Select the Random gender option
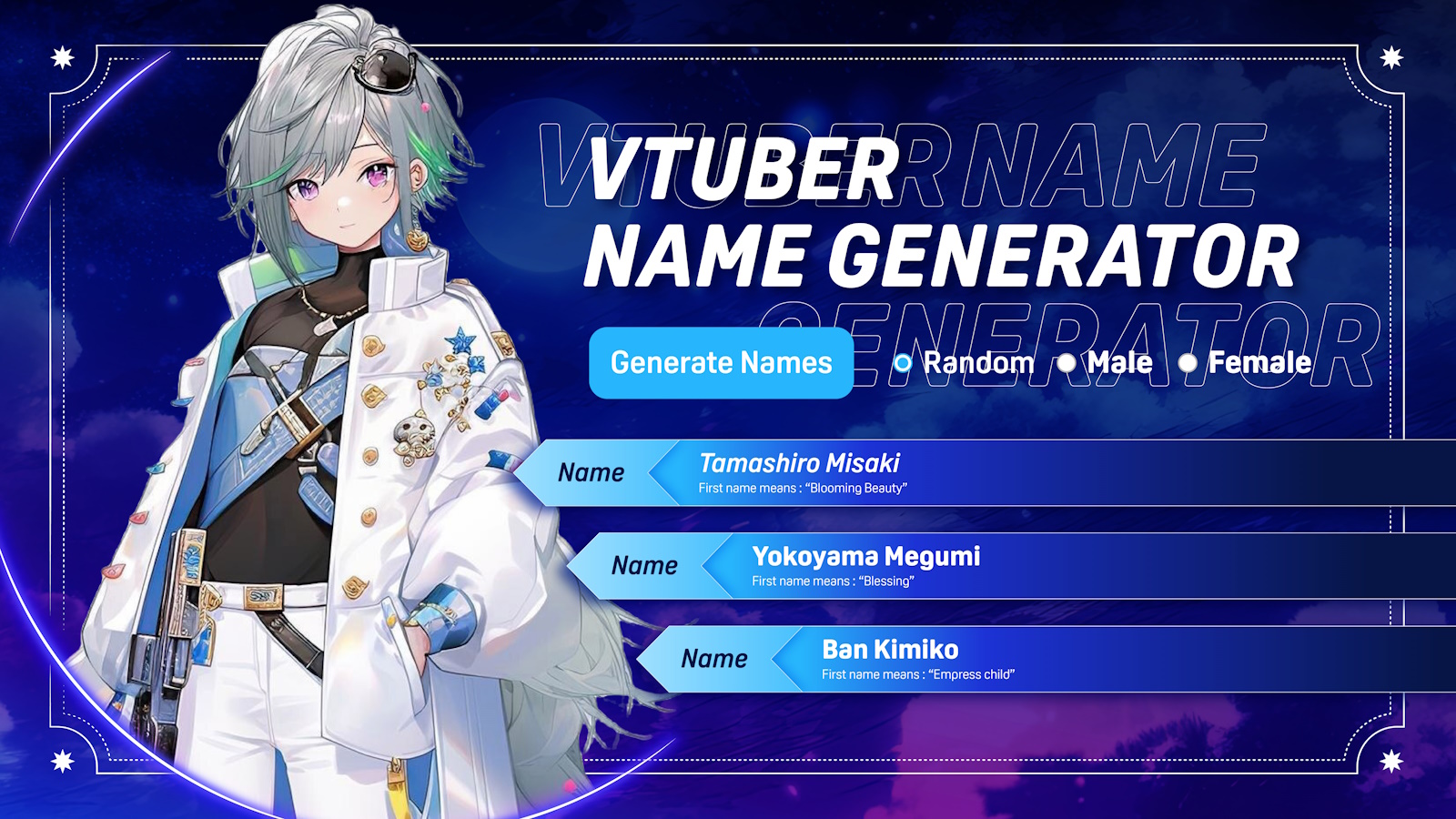 903,363
